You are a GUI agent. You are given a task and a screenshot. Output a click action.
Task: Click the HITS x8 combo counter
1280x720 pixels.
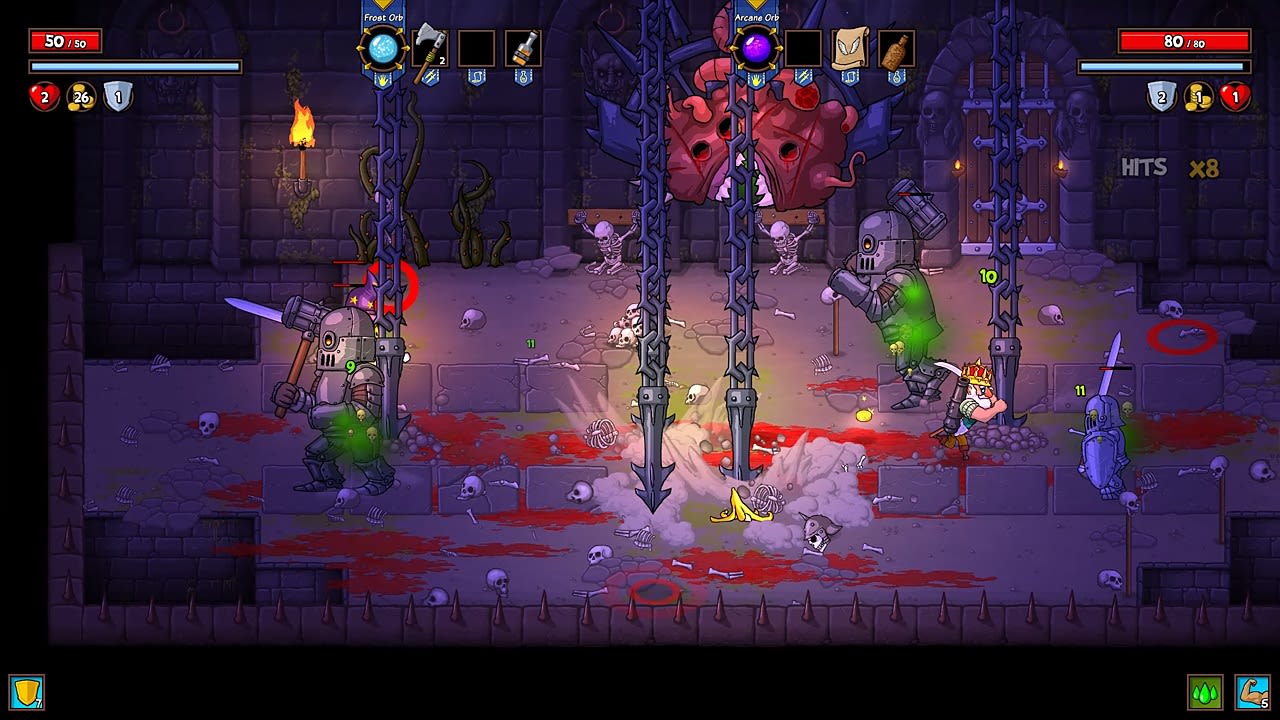click(1170, 166)
